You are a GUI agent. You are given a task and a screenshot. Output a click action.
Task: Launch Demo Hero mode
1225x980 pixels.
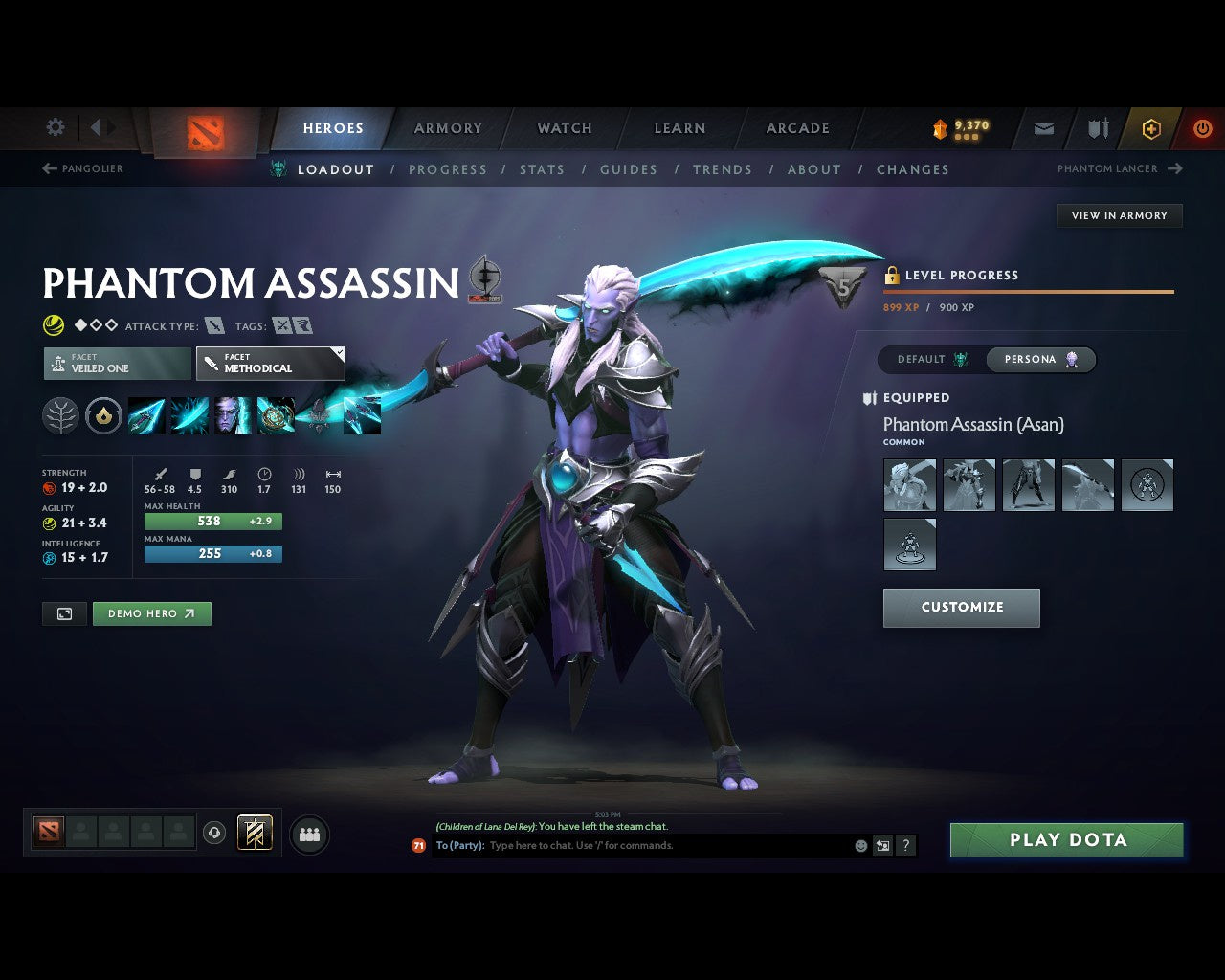pyautogui.click(x=151, y=613)
